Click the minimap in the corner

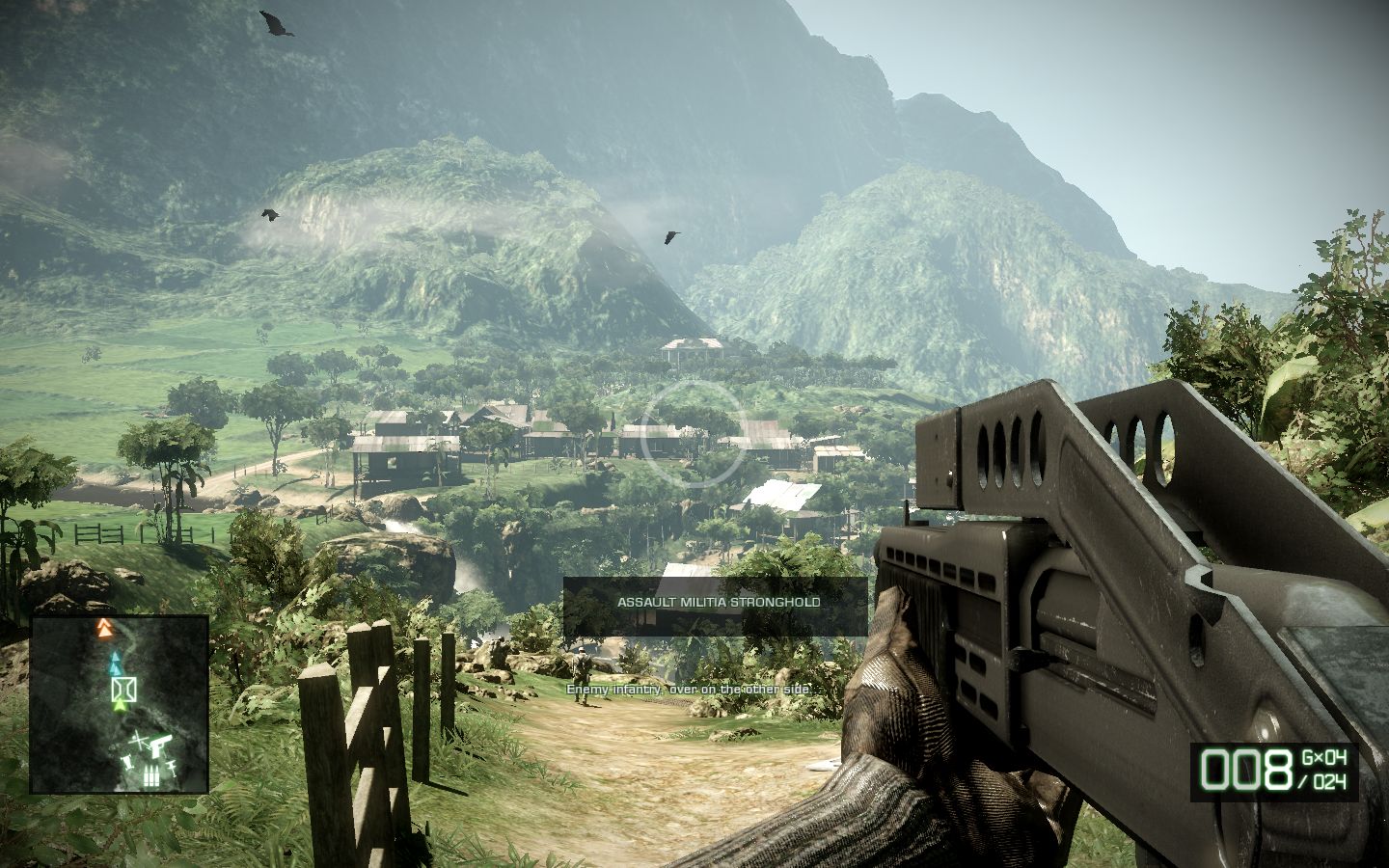(x=120, y=704)
